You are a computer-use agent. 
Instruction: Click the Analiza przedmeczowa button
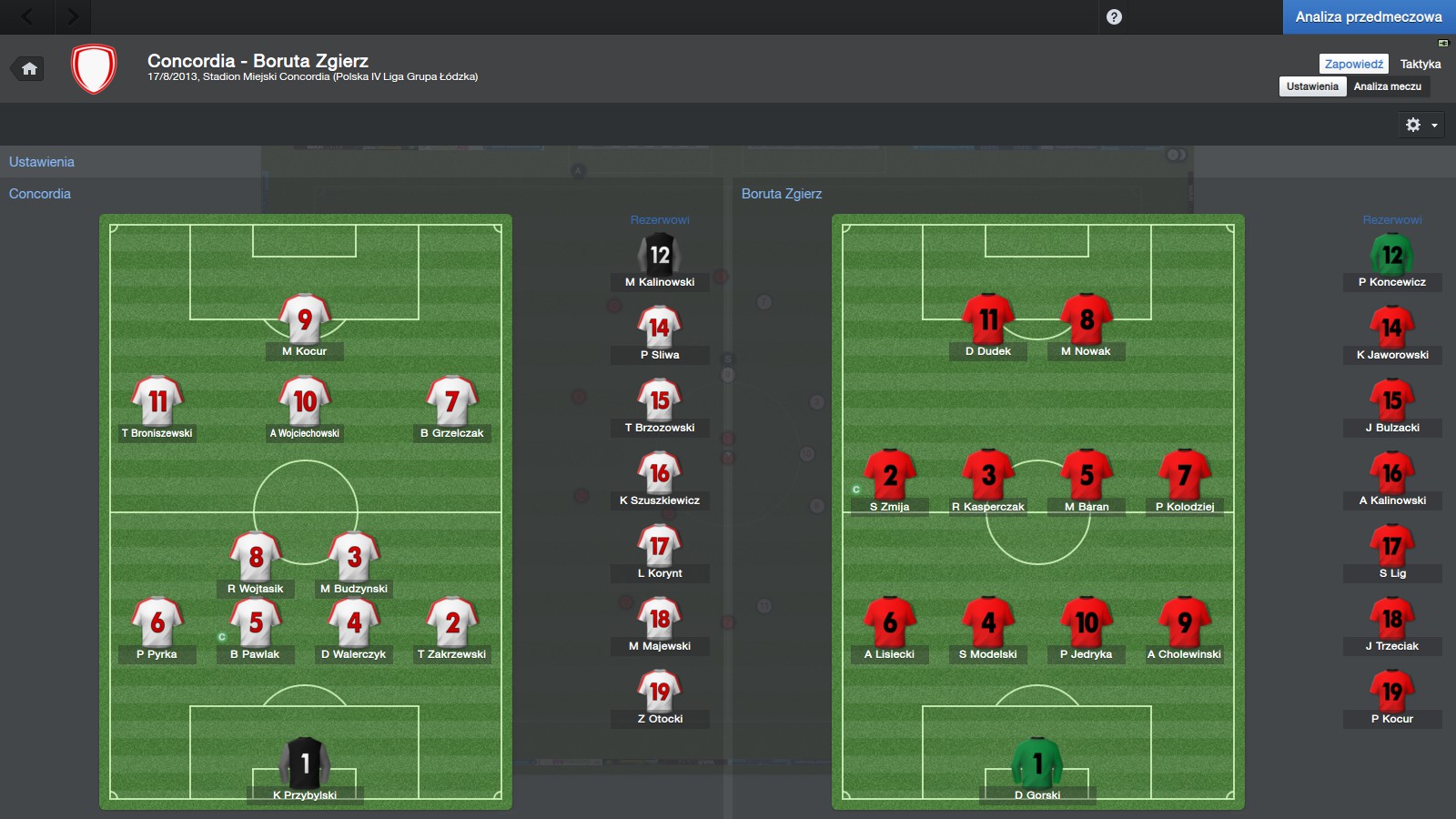click(x=1369, y=16)
